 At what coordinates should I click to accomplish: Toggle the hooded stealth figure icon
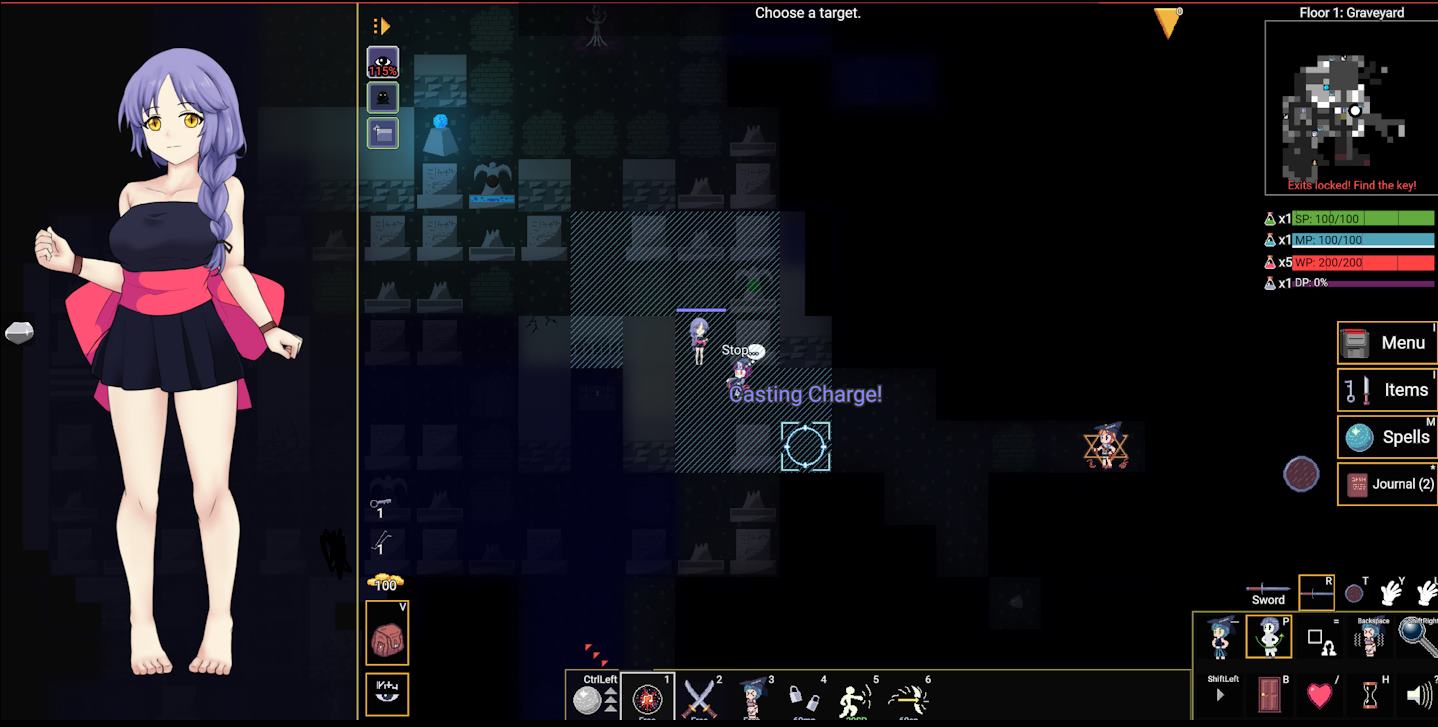point(381,97)
